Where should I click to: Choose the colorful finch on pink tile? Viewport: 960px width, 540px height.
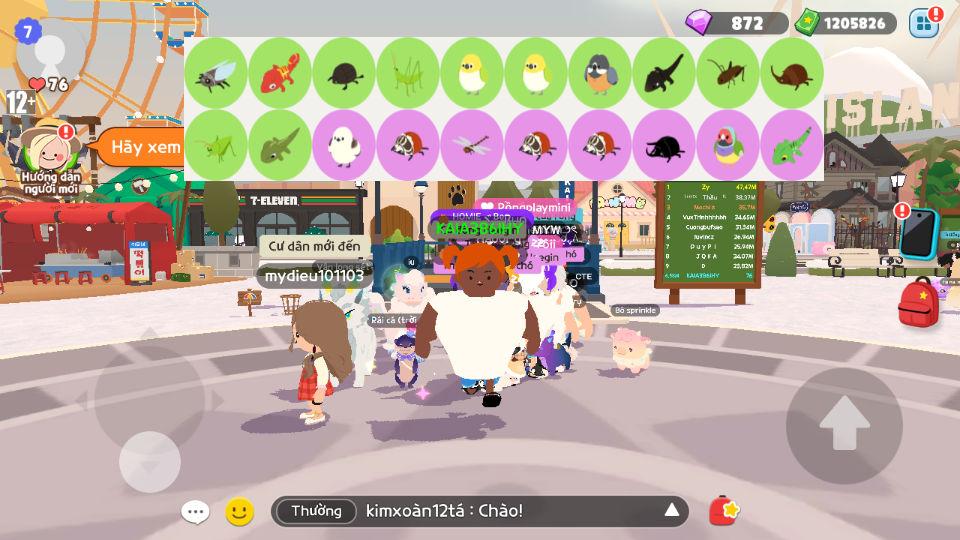click(728, 145)
